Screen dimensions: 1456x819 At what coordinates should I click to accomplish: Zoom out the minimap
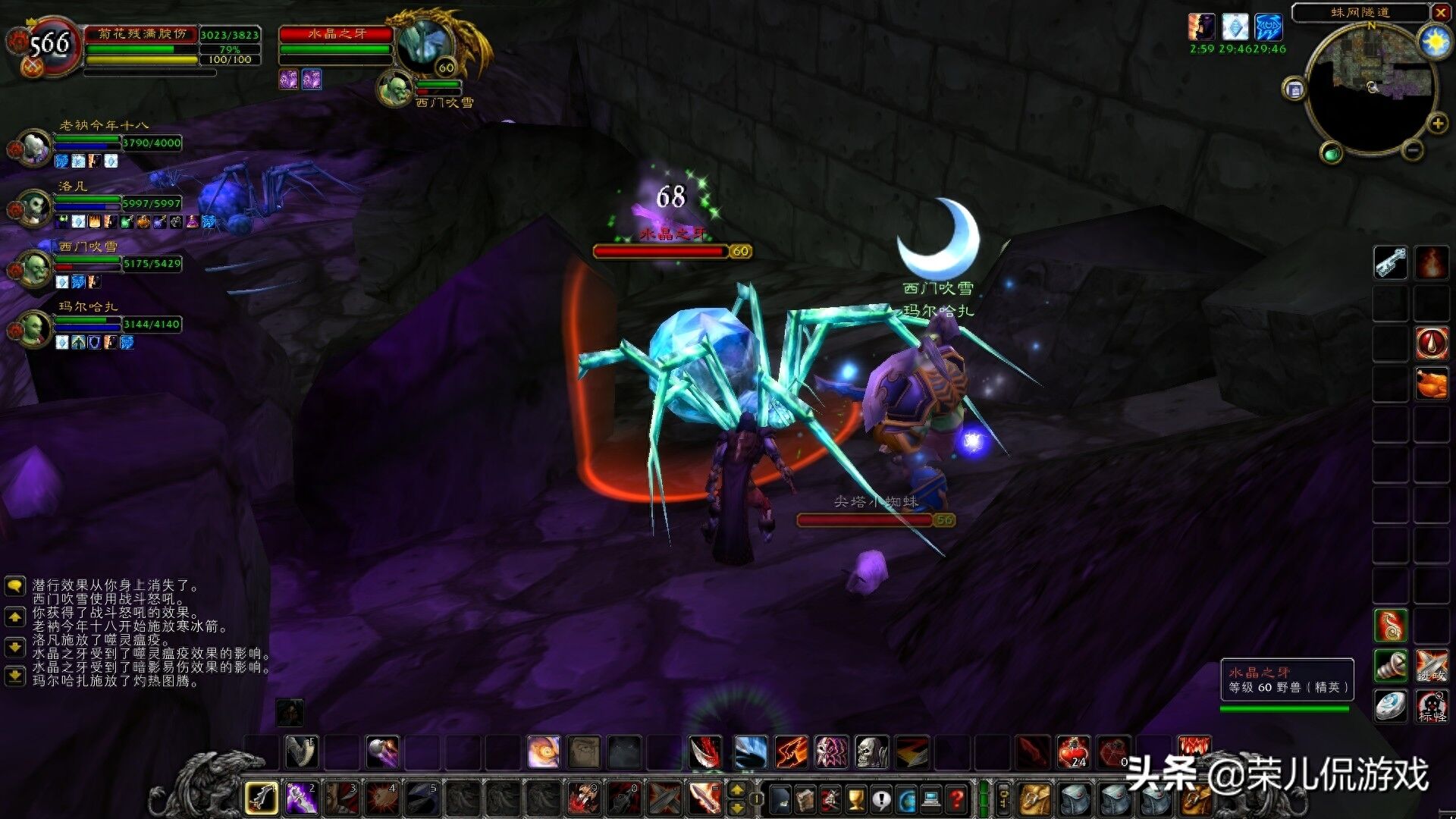(x=1412, y=150)
